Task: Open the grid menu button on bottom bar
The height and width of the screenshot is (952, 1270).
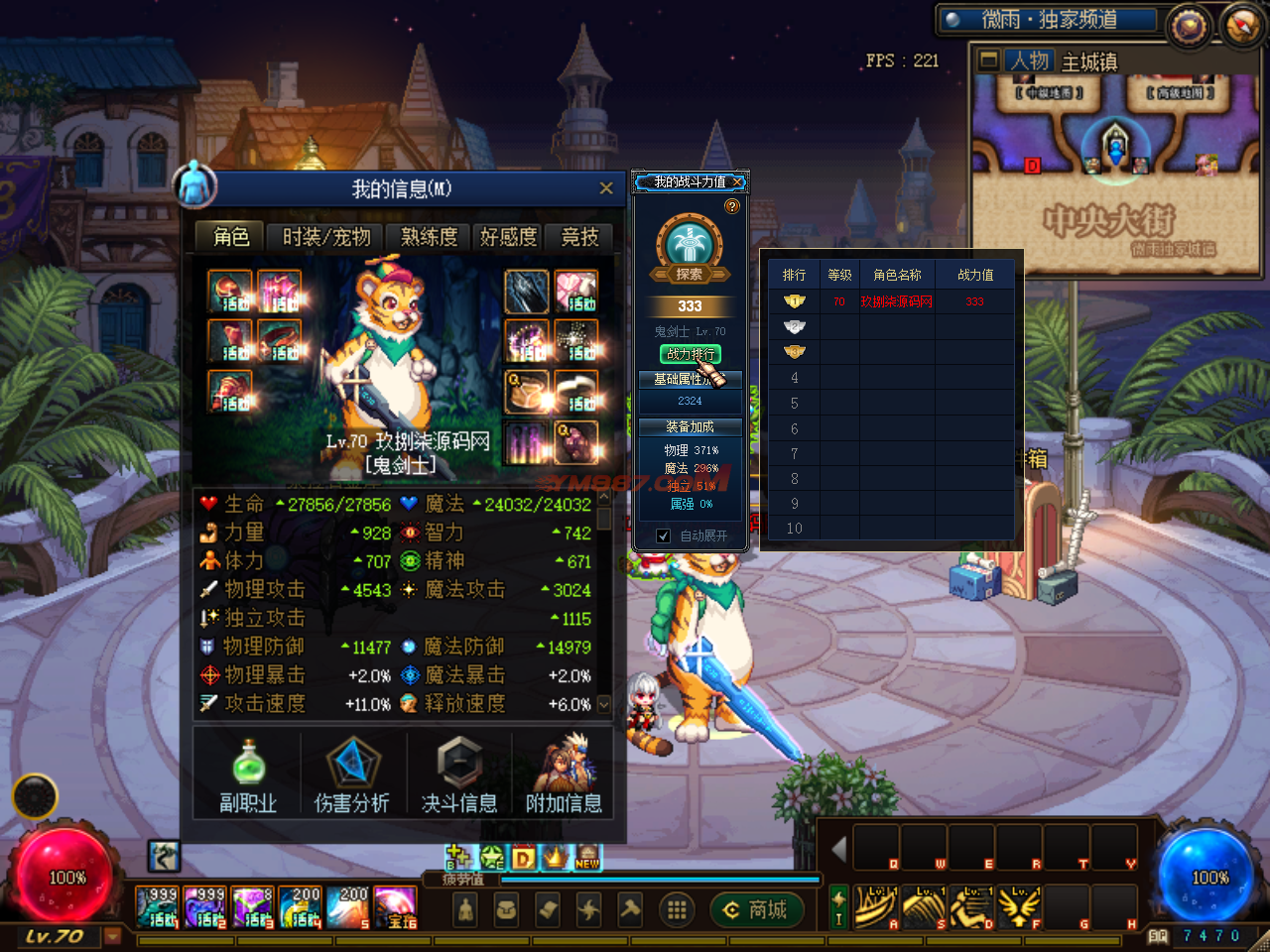Action: point(677,909)
